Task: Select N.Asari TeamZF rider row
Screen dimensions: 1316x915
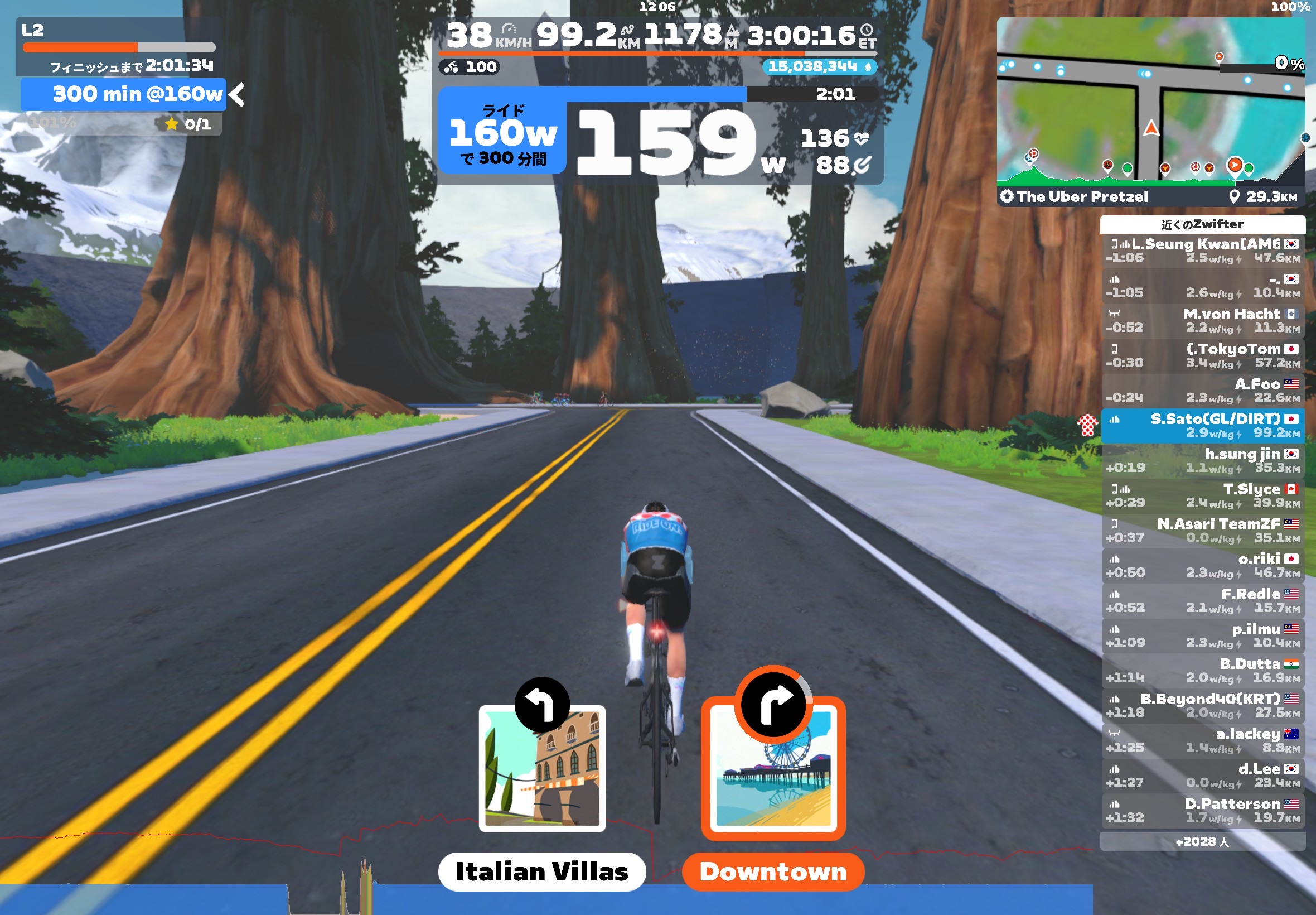Action: tap(1202, 531)
